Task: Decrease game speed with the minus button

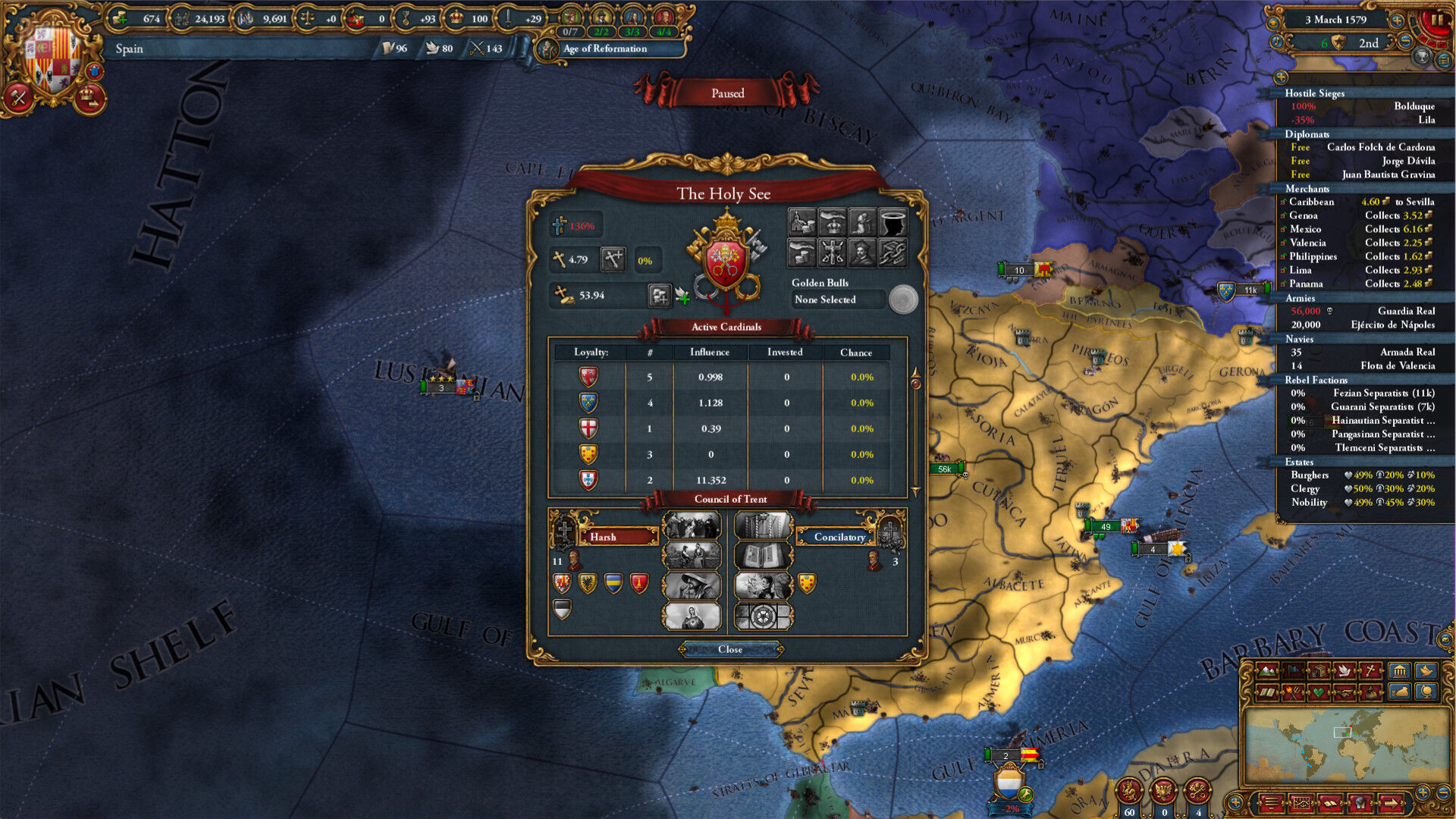Action: 1404,42
